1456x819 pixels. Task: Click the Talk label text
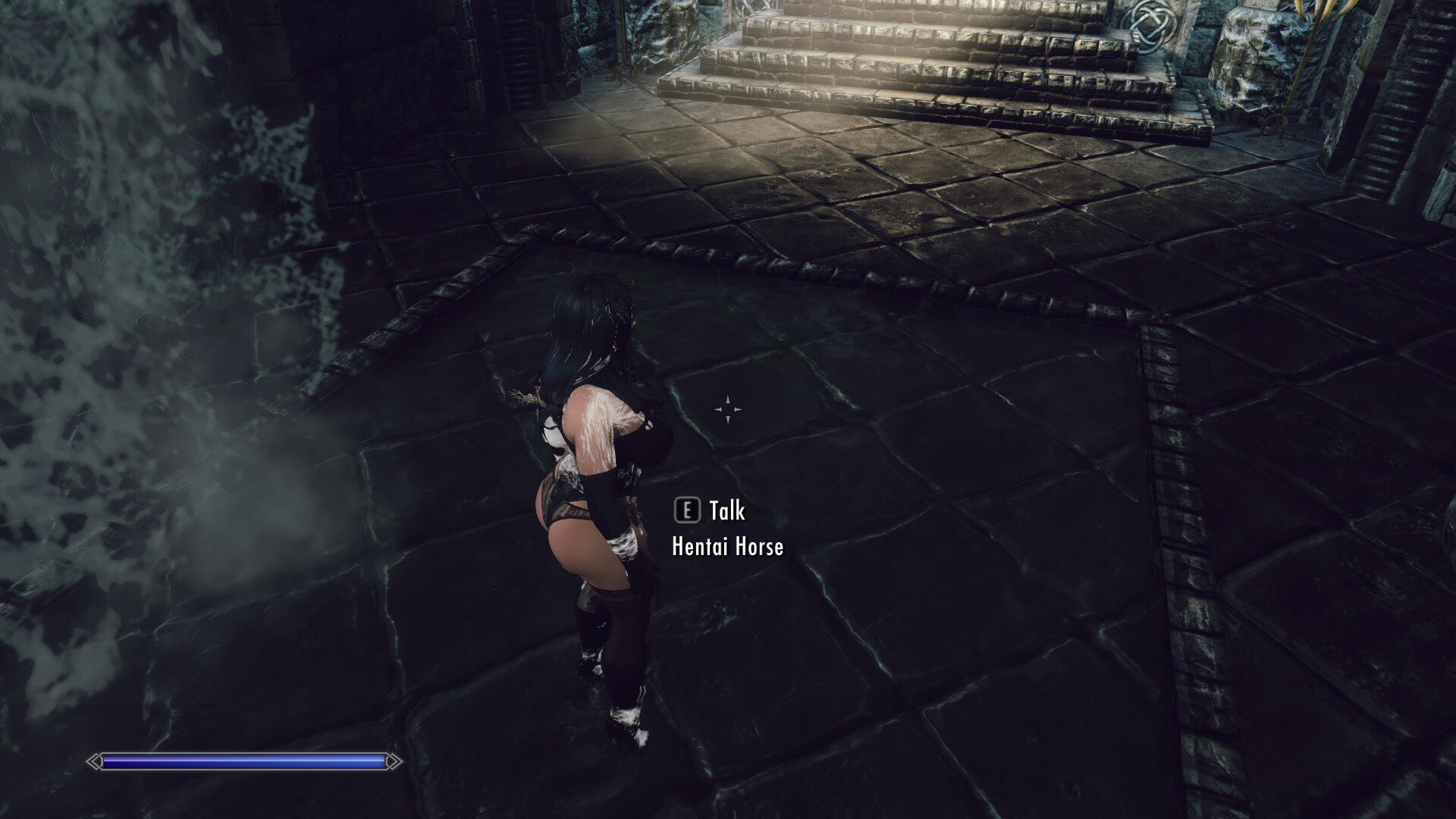726,512
